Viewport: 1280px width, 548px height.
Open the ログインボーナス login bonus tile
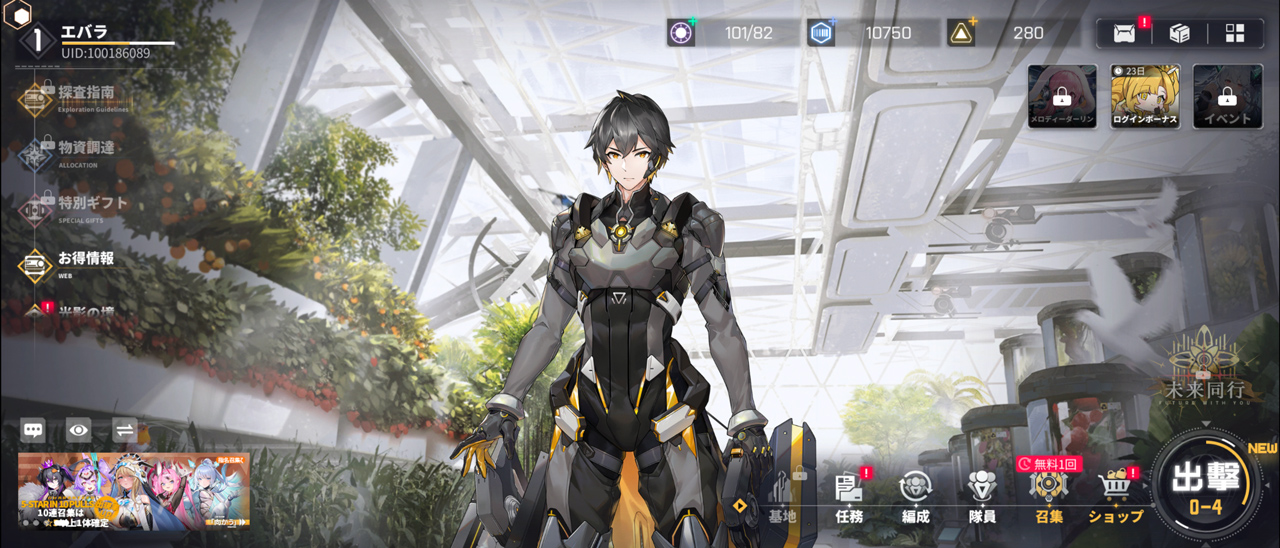click(1145, 97)
